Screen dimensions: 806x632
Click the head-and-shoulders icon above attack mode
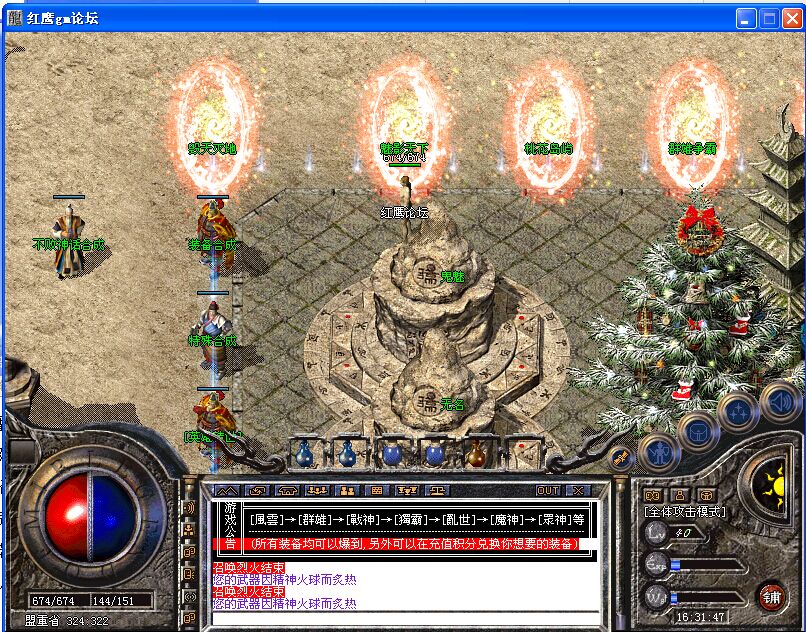pyautogui.click(x=679, y=495)
